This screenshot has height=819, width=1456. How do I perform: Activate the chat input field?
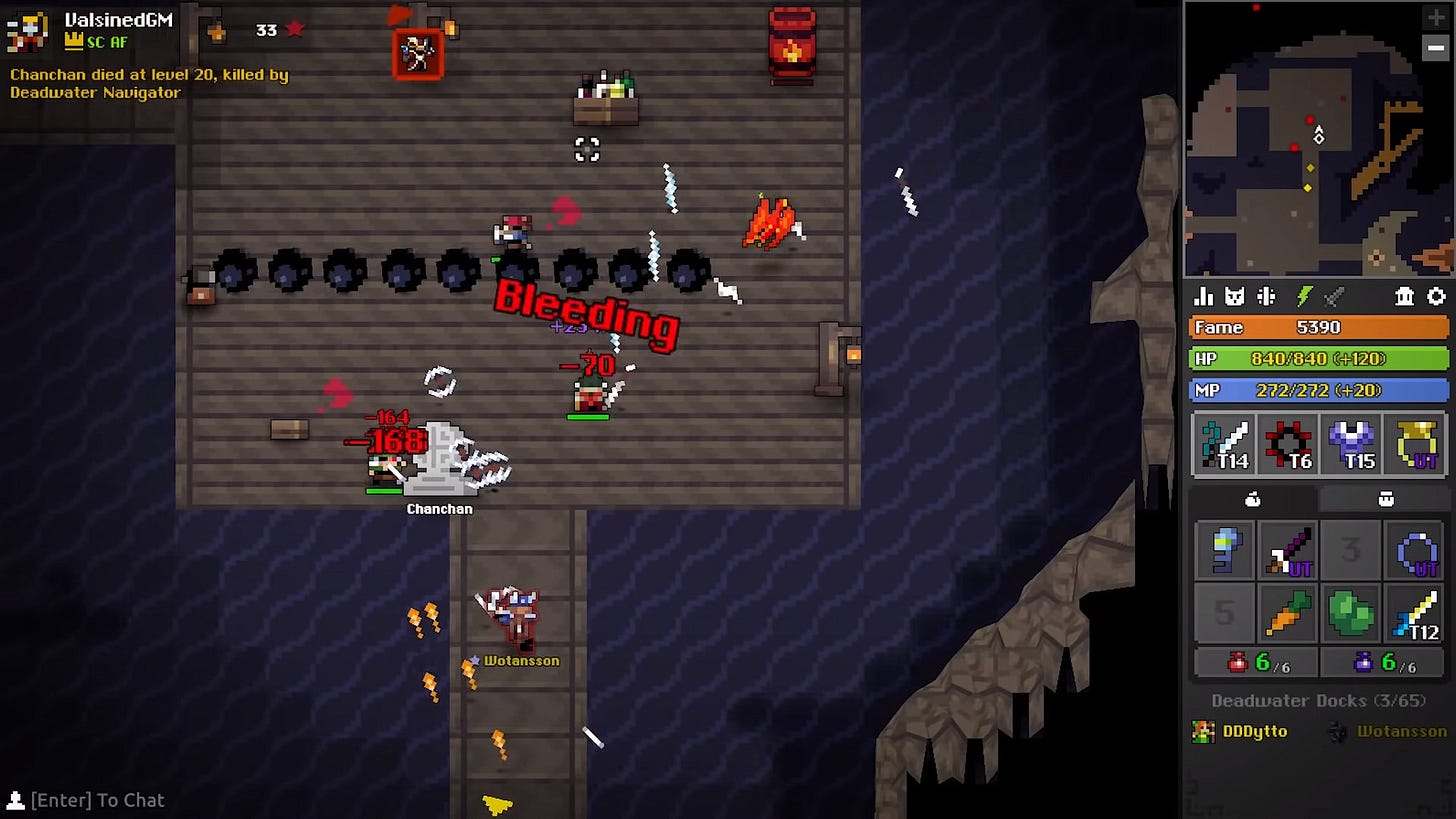97,800
